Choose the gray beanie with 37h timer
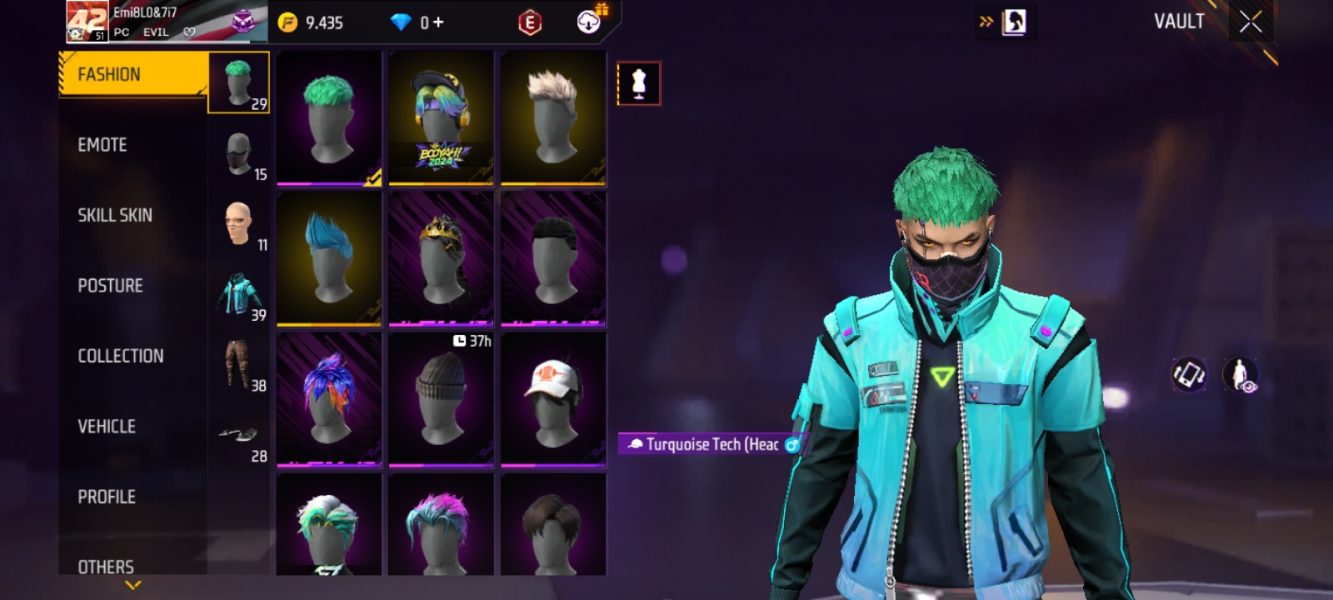Screen dimensions: 1333x600 point(441,398)
